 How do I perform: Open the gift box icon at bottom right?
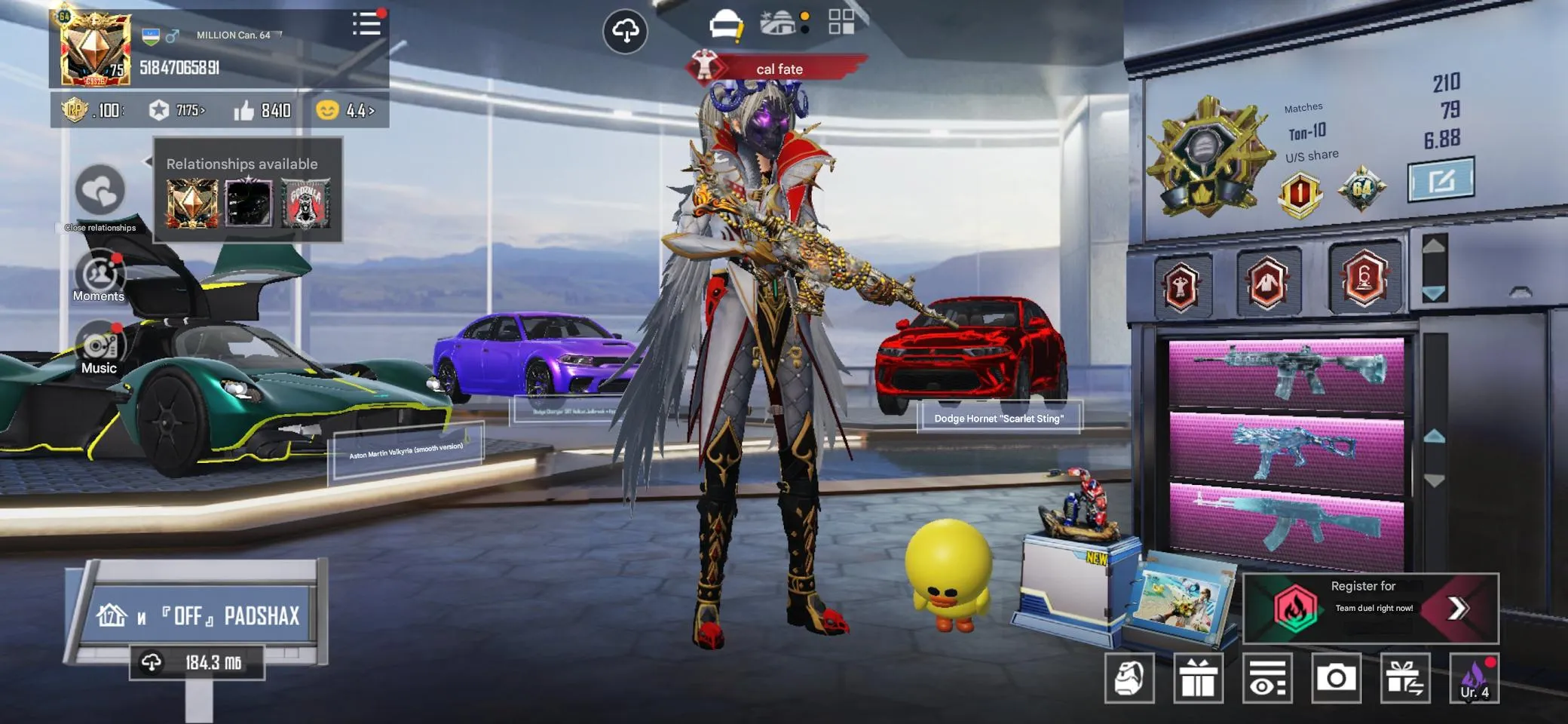point(1199,677)
